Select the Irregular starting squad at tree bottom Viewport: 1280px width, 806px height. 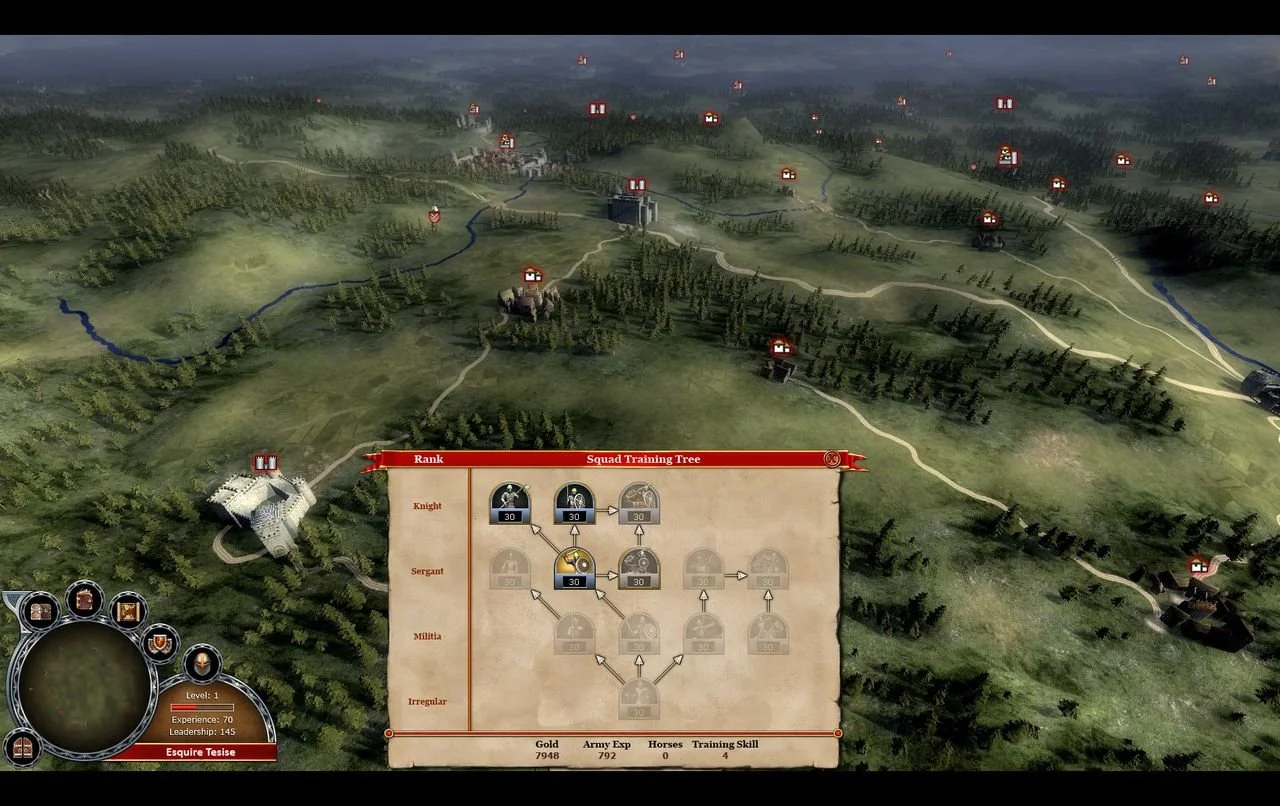coord(638,698)
